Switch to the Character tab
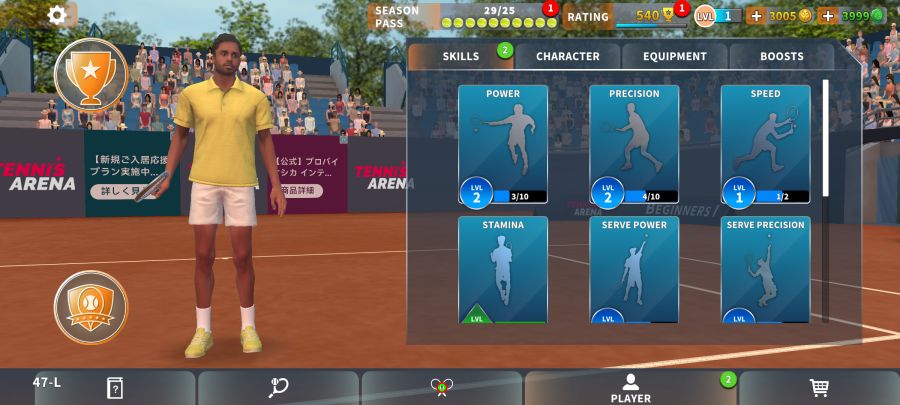Screen dimensions: 900x405 (567, 57)
